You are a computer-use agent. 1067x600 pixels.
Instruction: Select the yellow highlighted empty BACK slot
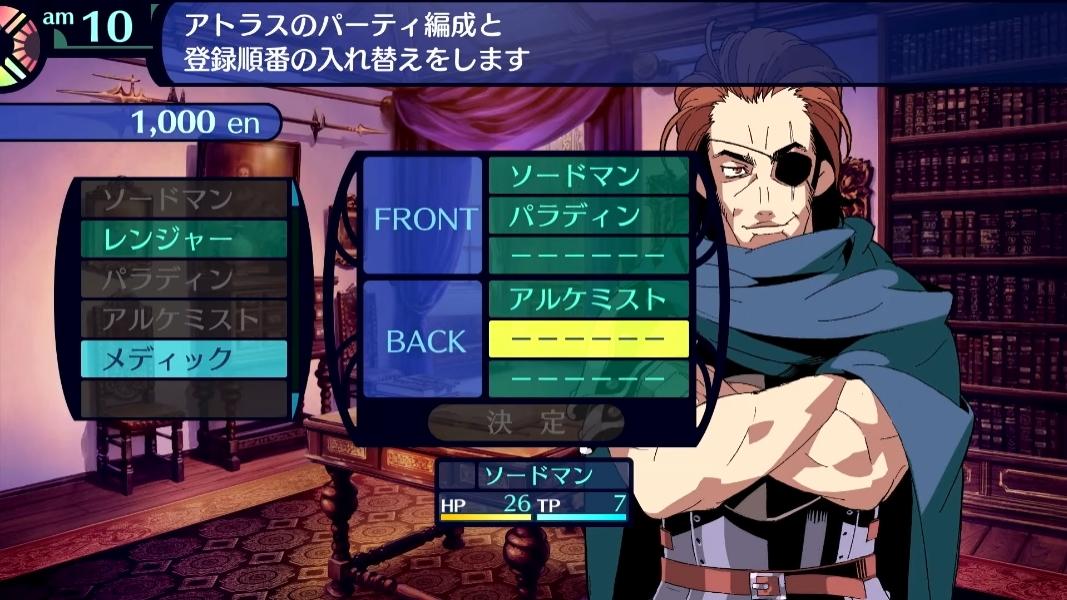[x=588, y=339]
